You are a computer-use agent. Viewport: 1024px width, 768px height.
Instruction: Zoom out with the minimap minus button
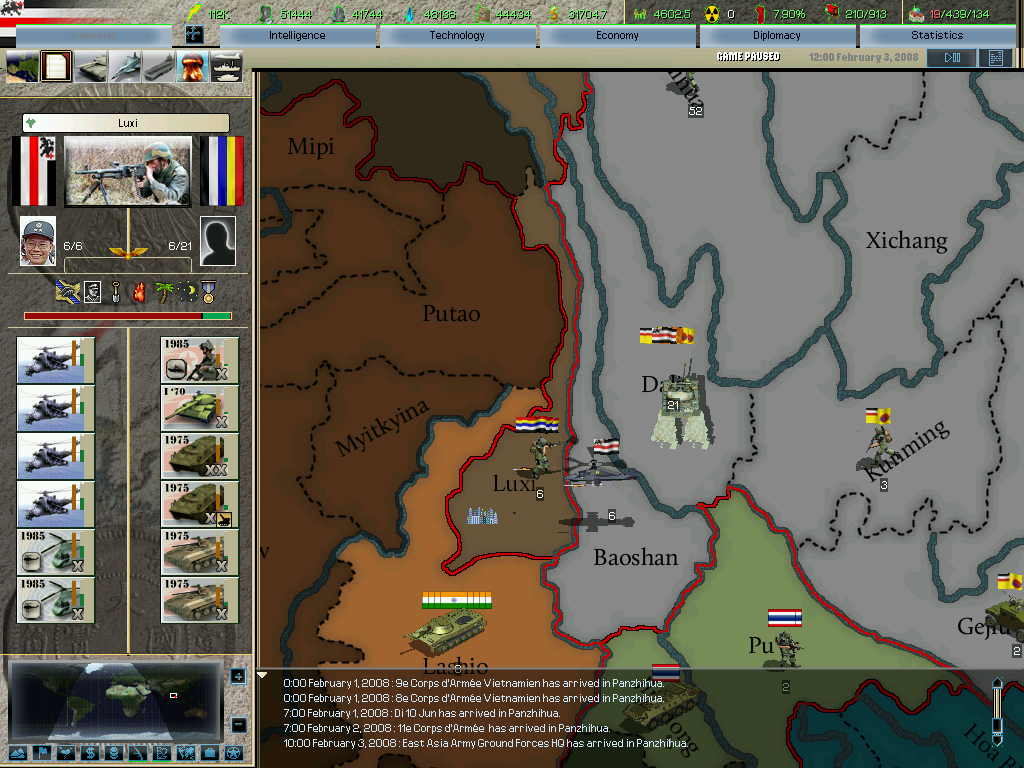coord(238,724)
